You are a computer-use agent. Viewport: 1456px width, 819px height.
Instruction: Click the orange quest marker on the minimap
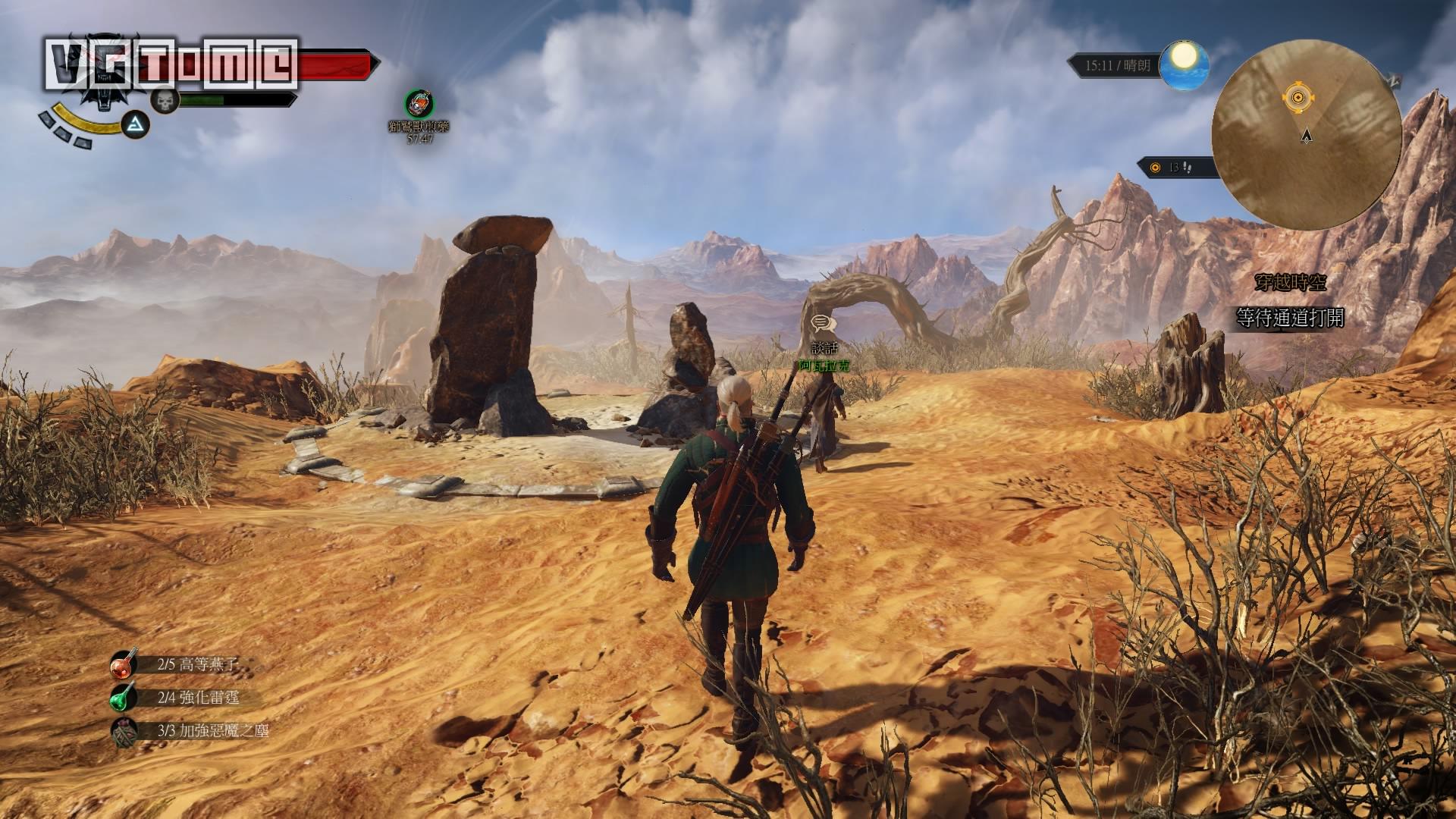click(x=1298, y=97)
